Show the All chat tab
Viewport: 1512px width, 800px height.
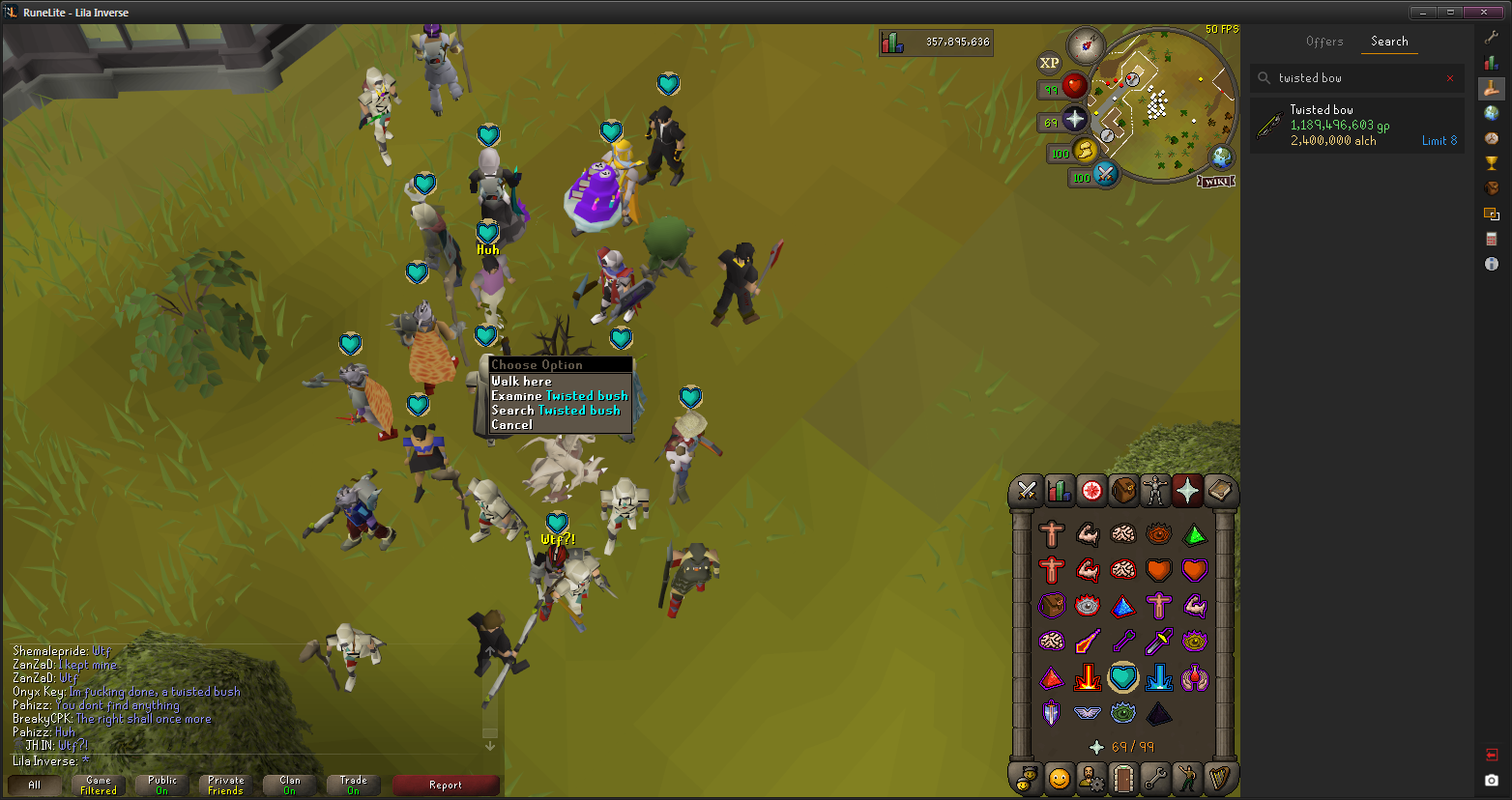click(x=35, y=785)
